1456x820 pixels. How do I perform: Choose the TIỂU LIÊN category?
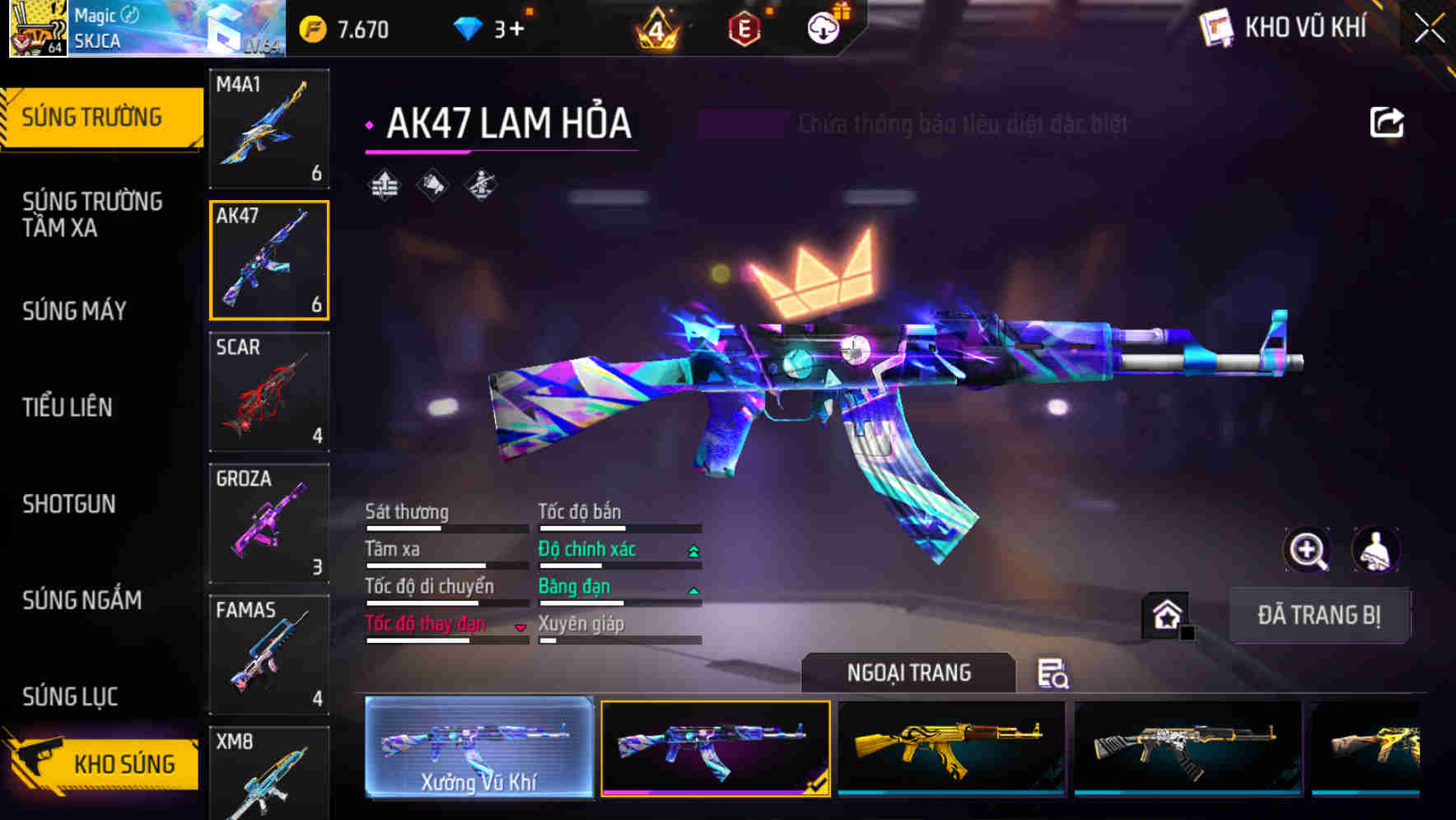click(68, 407)
